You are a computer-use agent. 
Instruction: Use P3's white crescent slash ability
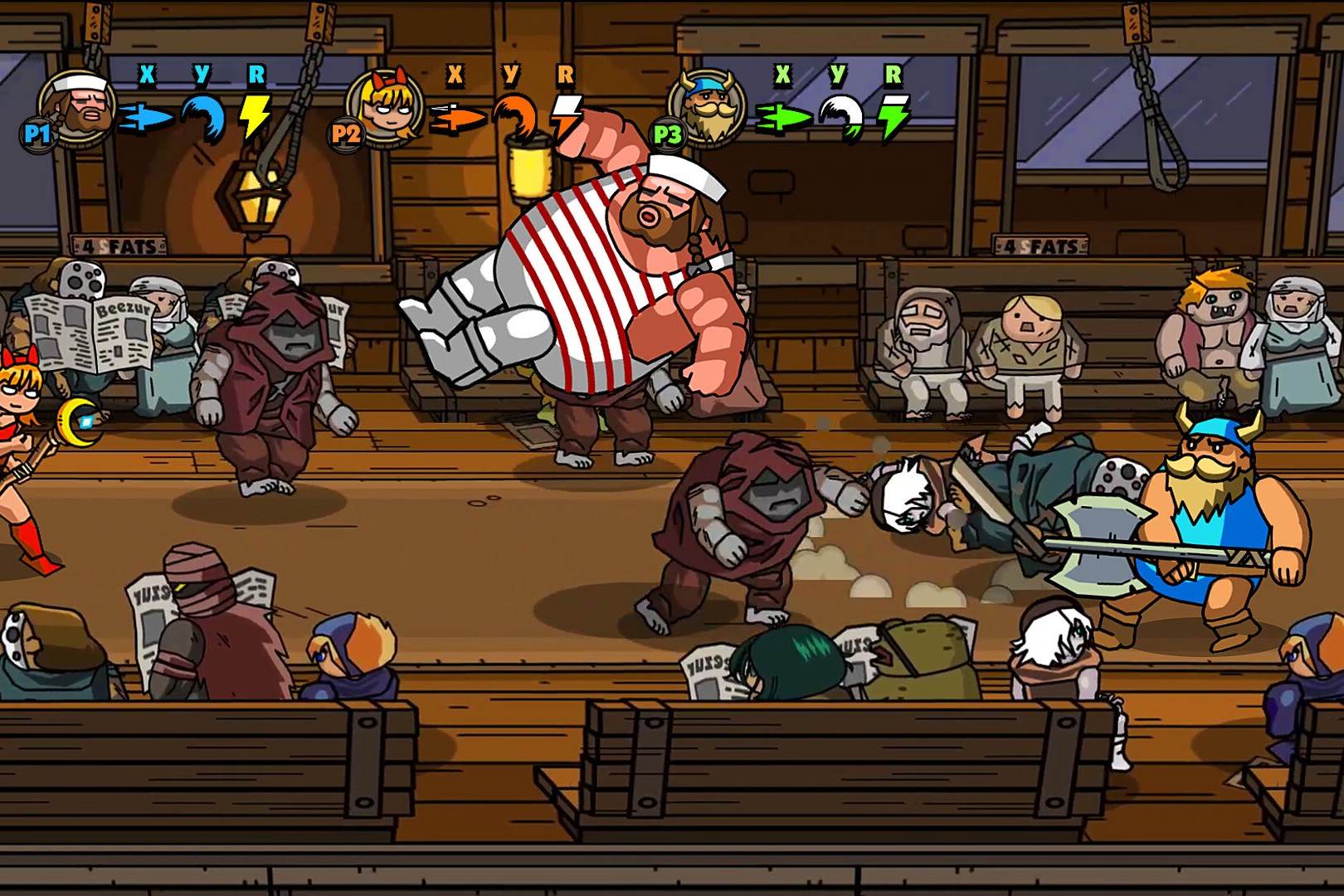click(x=840, y=116)
